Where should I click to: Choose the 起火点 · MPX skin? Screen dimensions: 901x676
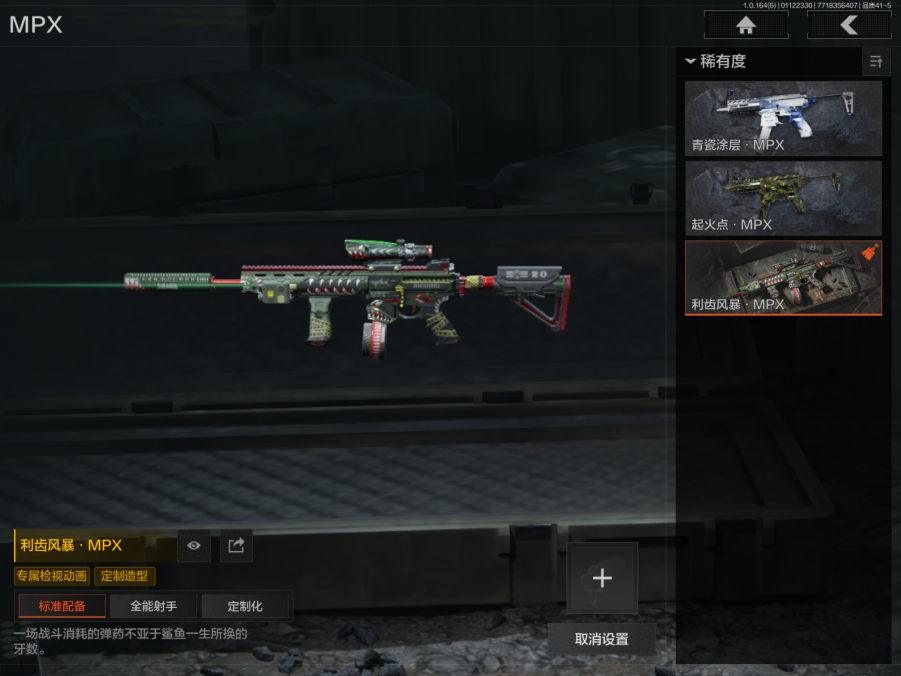(783, 198)
